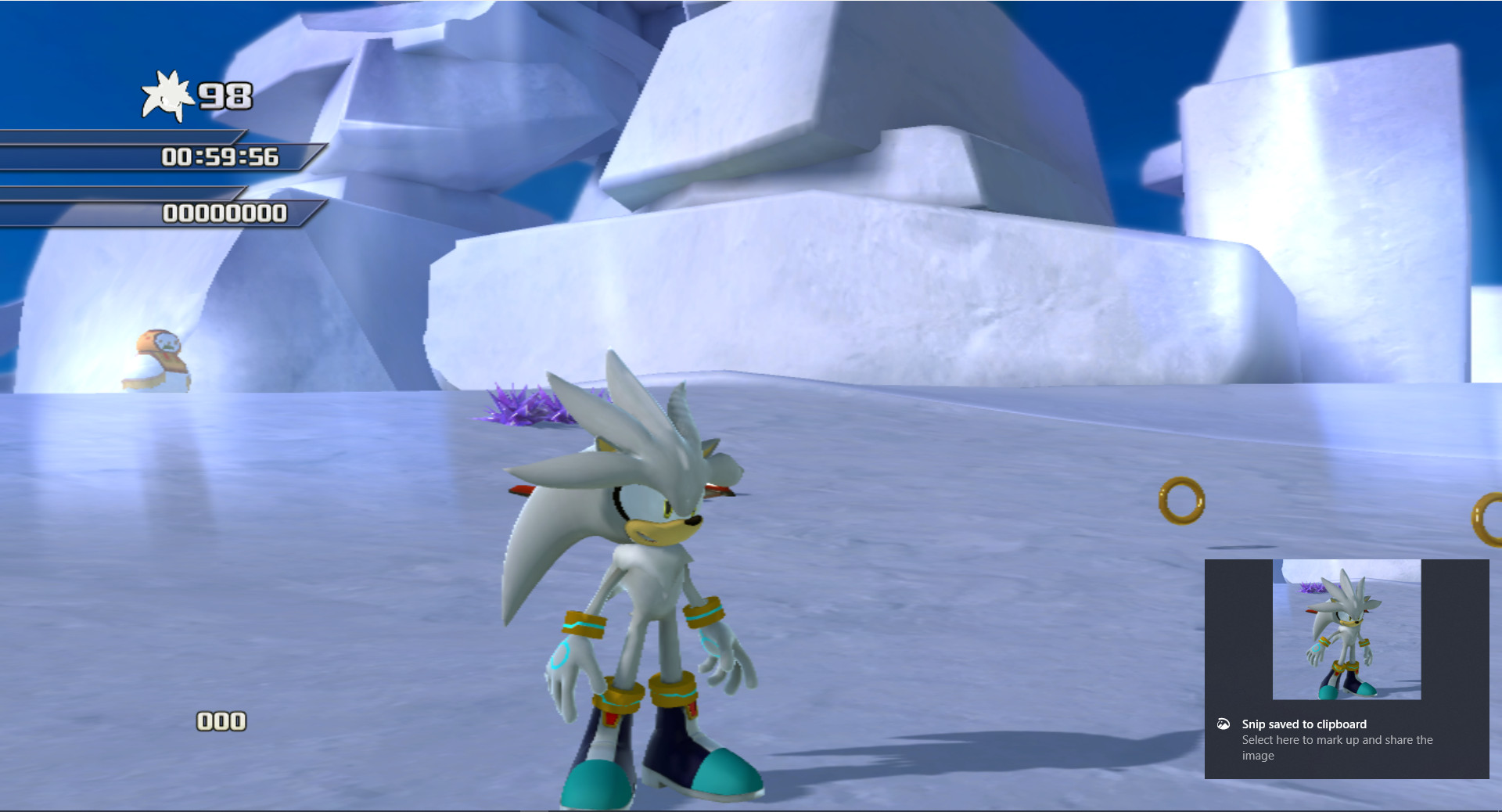1502x812 pixels.
Task: Click the score counter showing 00000000
Action: click(x=225, y=210)
